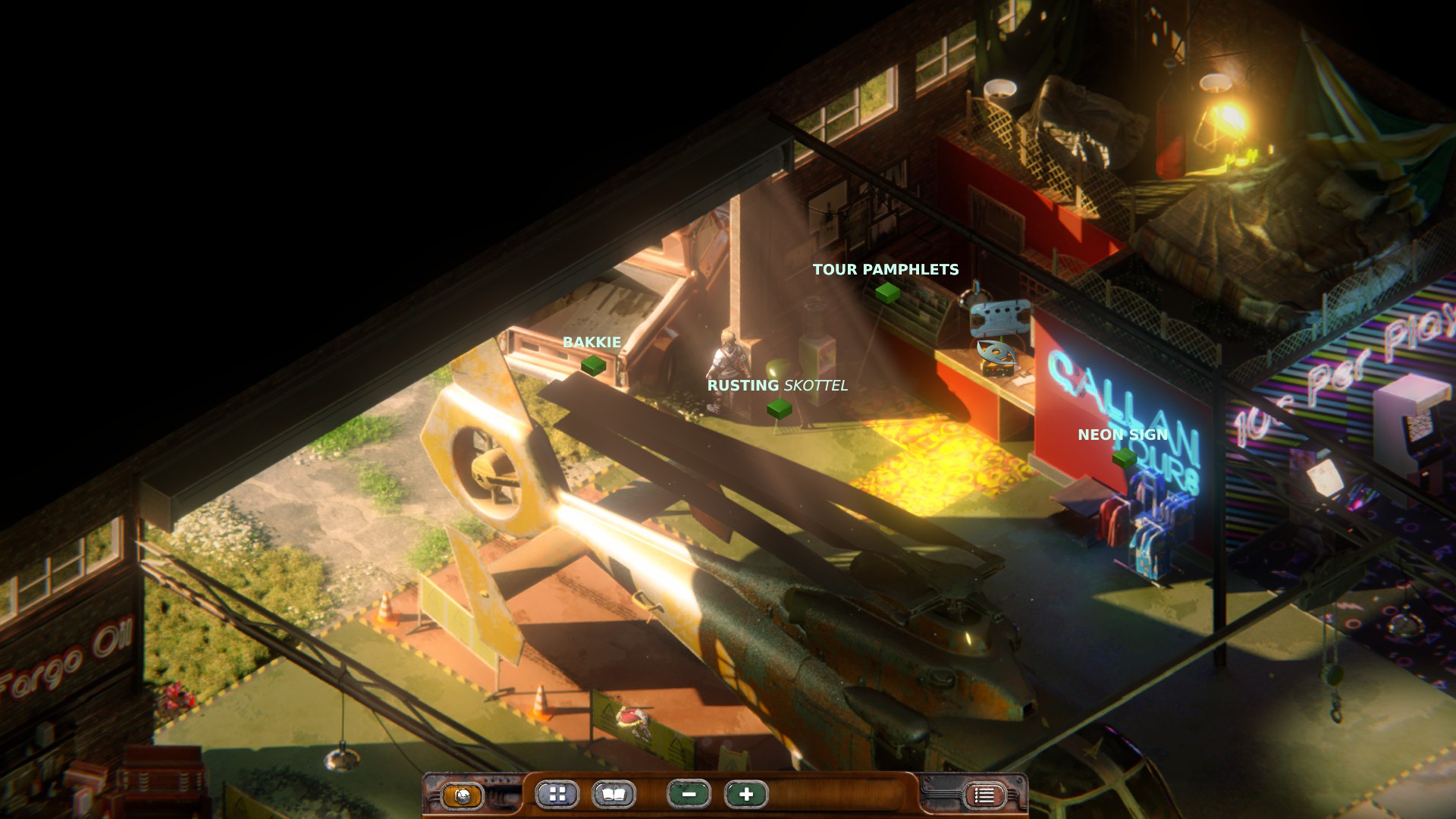
Task: Open the red list menu button
Action: coord(984,795)
